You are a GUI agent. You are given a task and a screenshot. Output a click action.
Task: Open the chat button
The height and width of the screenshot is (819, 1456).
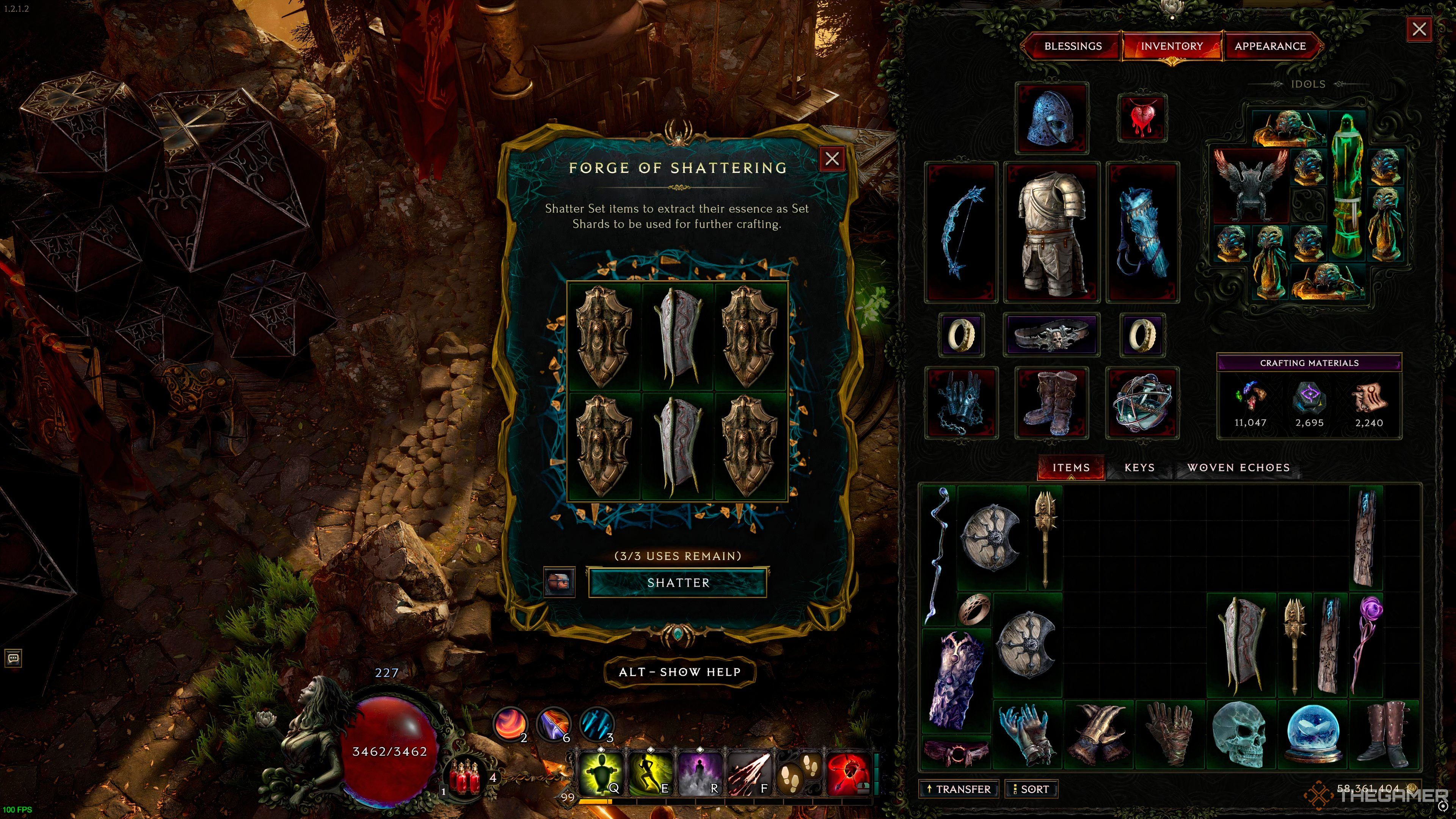(x=14, y=658)
